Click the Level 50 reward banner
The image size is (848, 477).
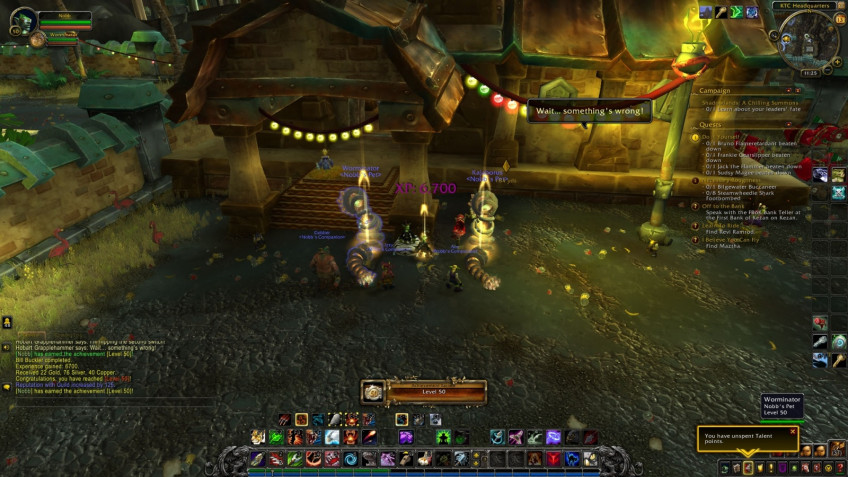point(423,392)
